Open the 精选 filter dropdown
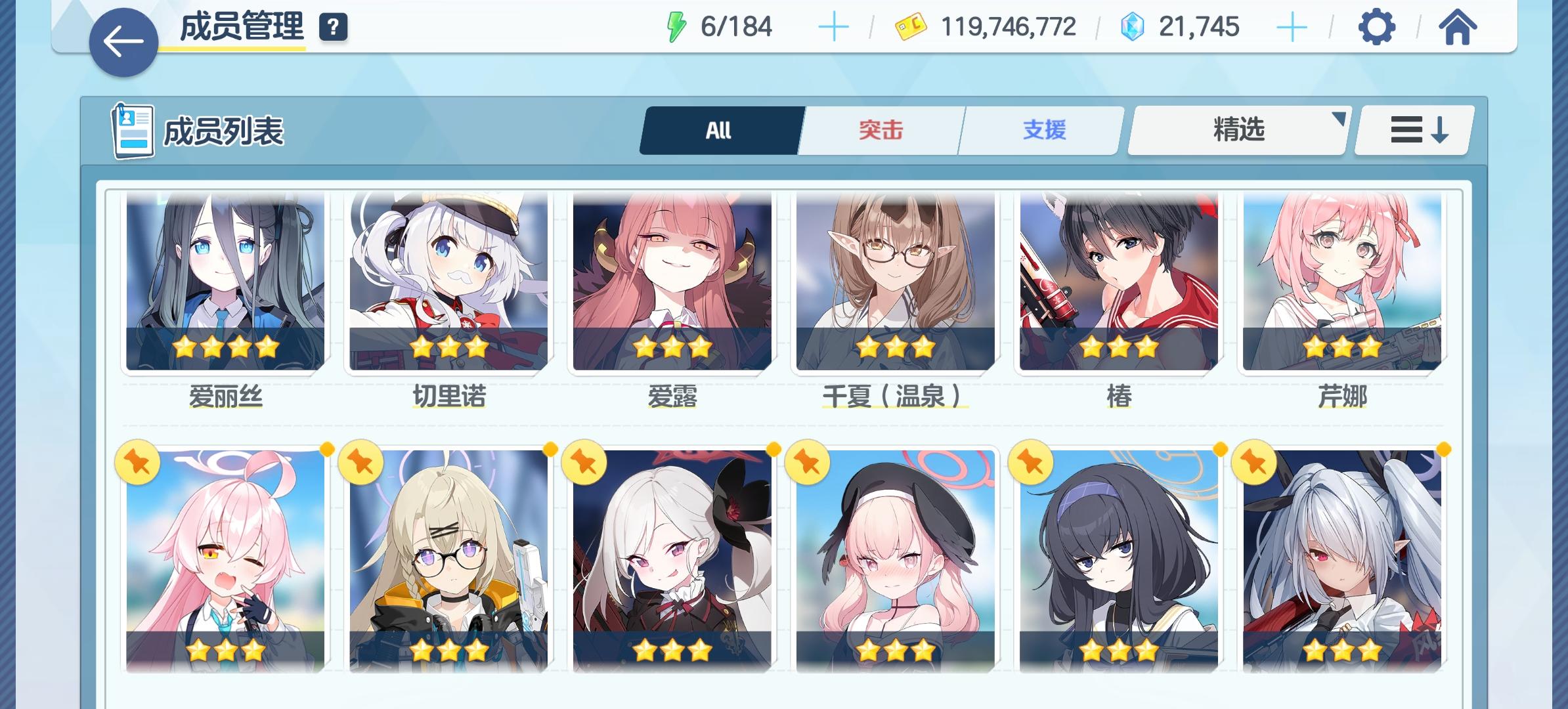This screenshot has width=1568, height=709. click(x=1237, y=129)
